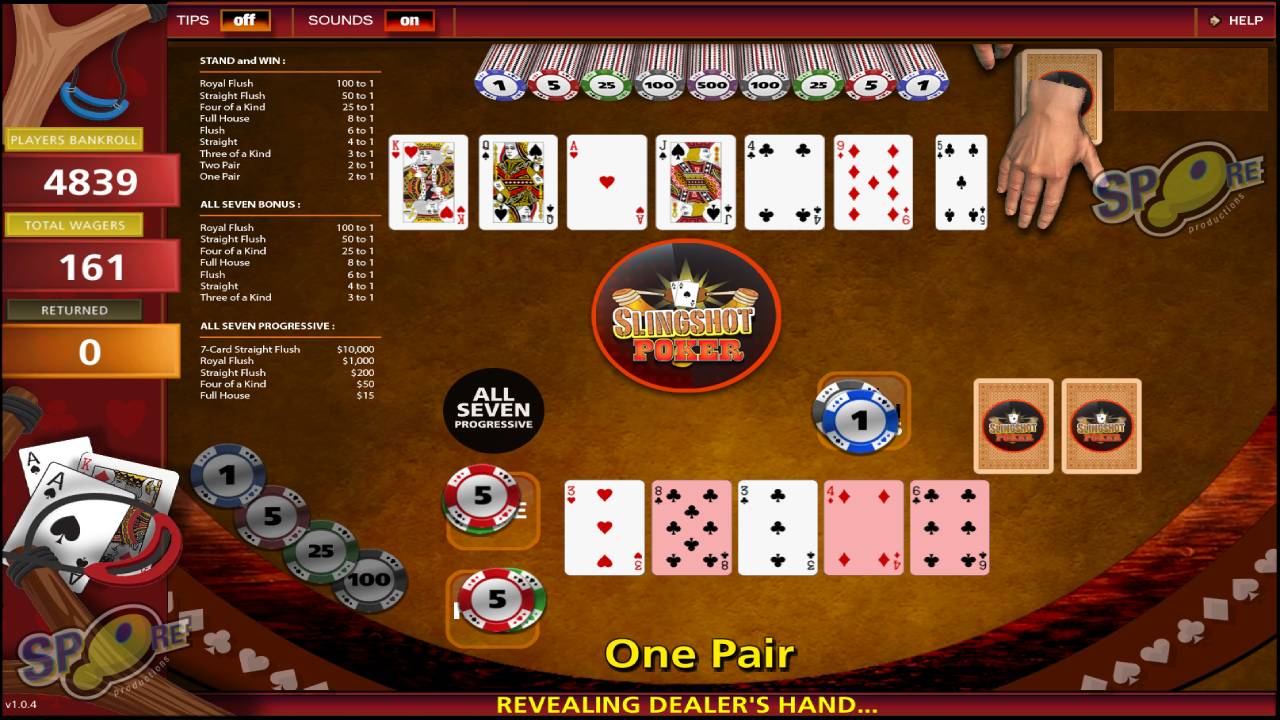Click the highlighted 9 of Diamonds card
Screen dimensions: 1280x720
coord(873,182)
